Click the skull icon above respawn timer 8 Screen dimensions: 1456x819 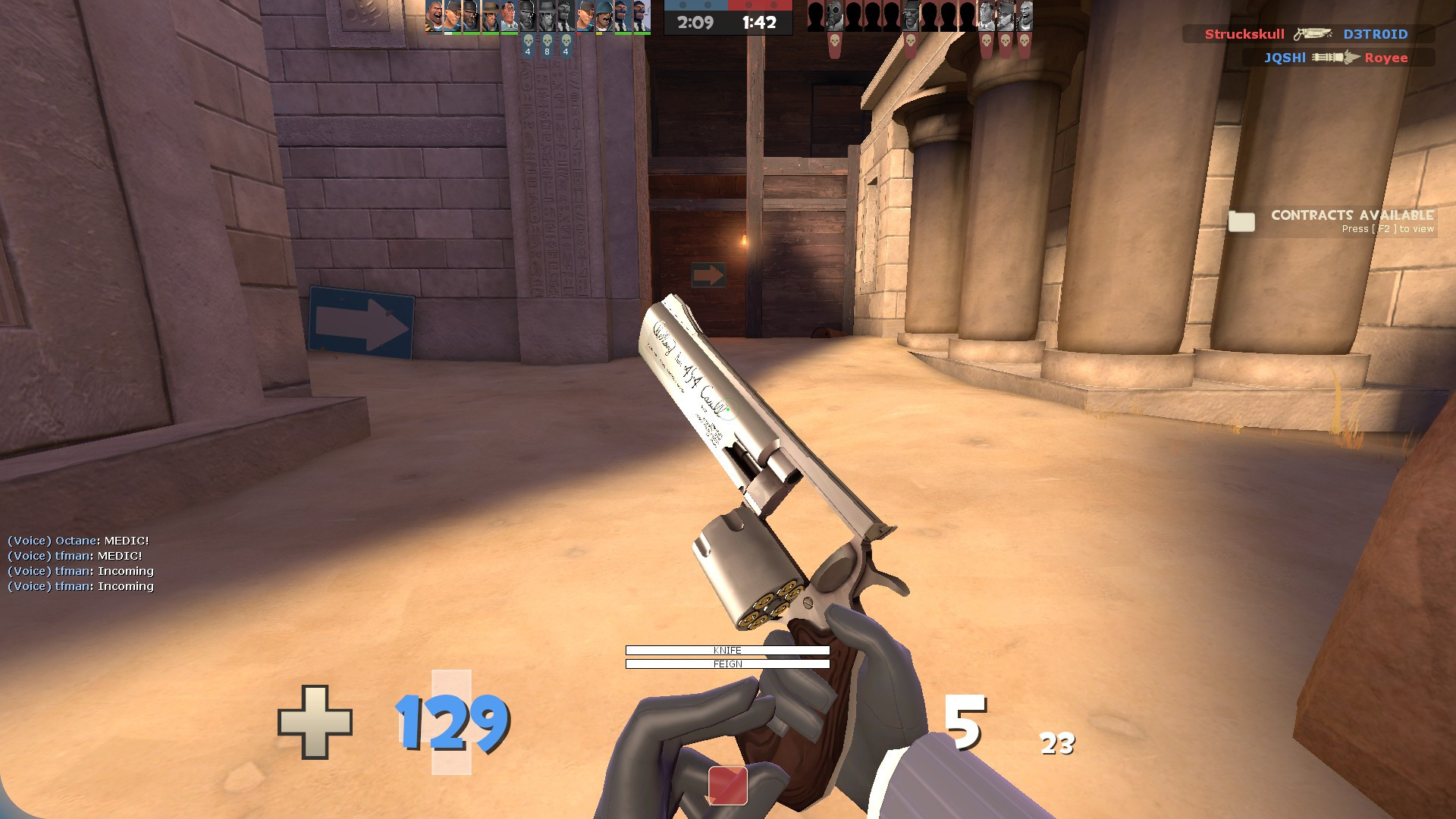[x=548, y=40]
